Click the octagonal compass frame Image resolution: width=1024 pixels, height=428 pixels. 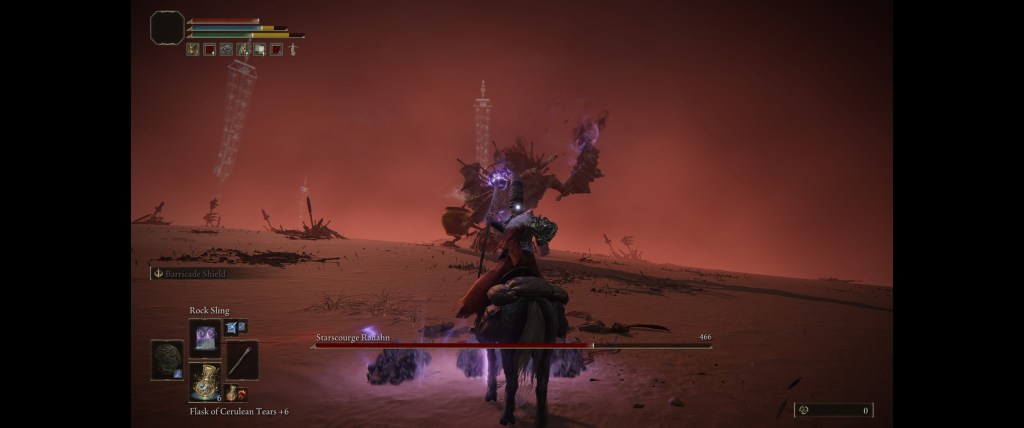[x=167, y=28]
